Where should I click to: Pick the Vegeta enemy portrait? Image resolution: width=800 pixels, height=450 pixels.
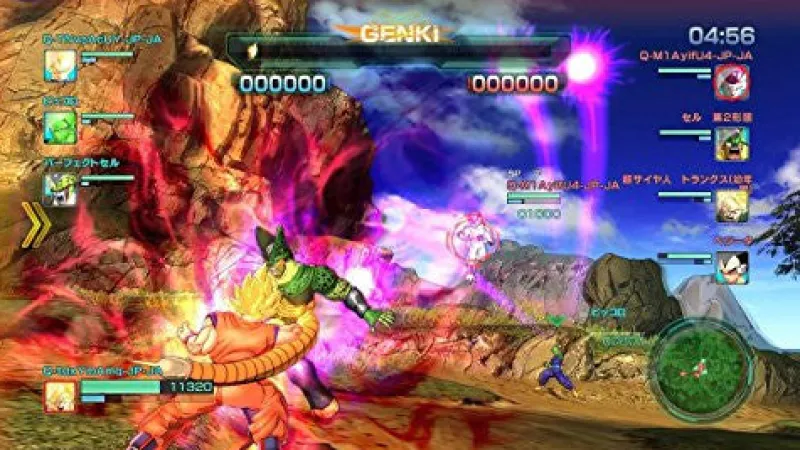pos(731,267)
